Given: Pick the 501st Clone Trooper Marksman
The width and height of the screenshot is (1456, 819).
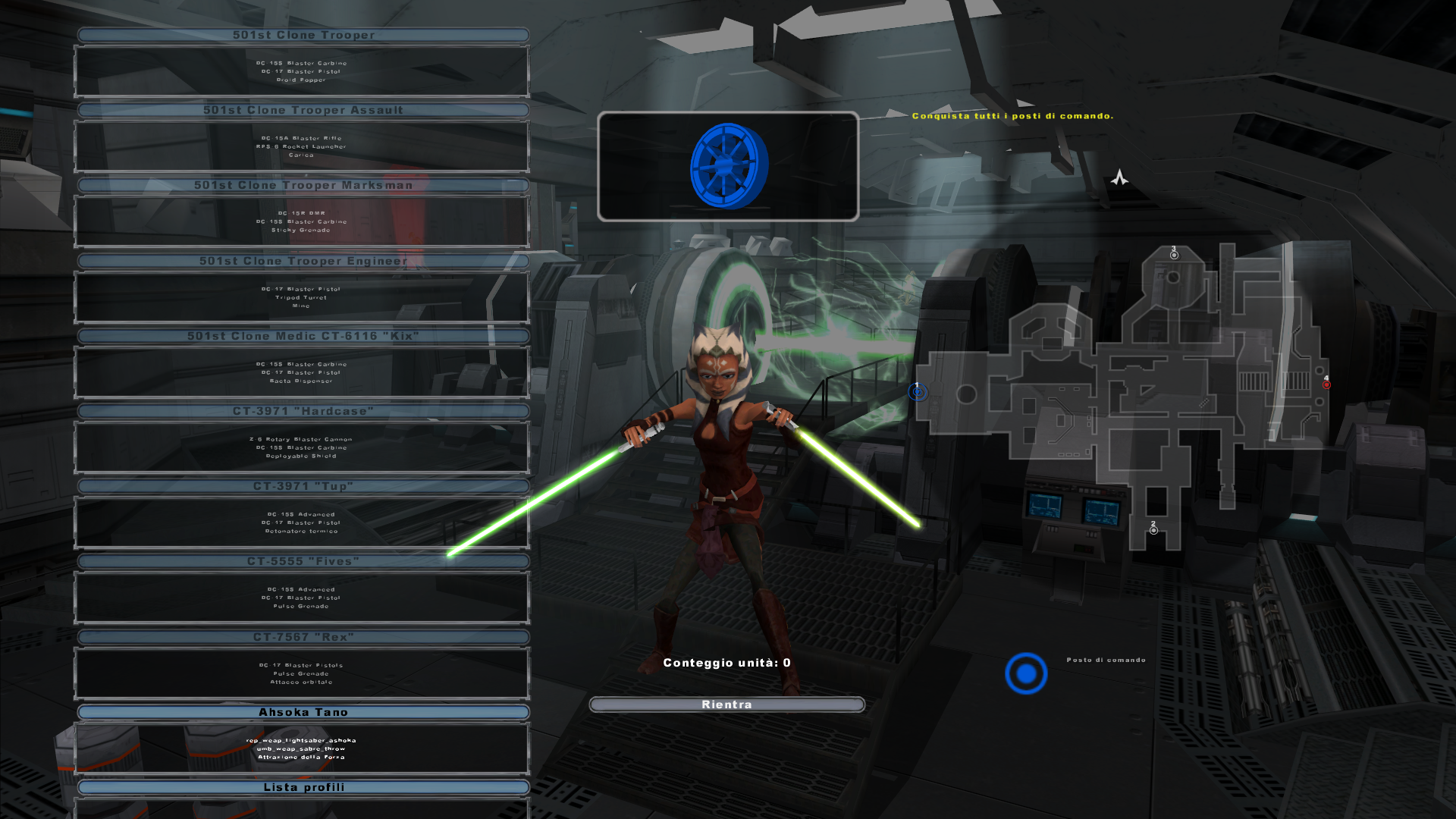Looking at the screenshot, I should coord(303,185).
